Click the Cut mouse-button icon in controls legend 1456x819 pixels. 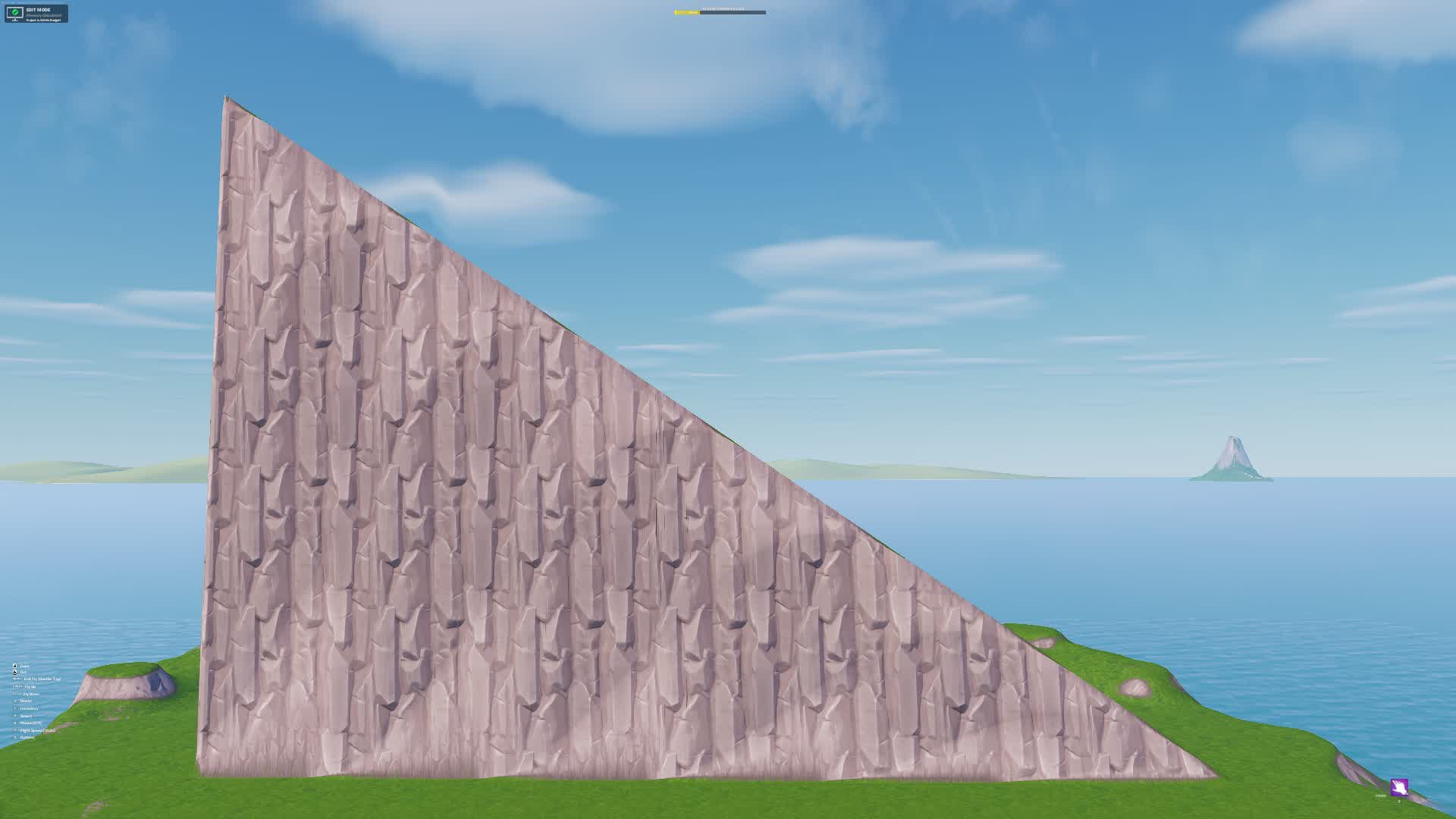coord(14,673)
